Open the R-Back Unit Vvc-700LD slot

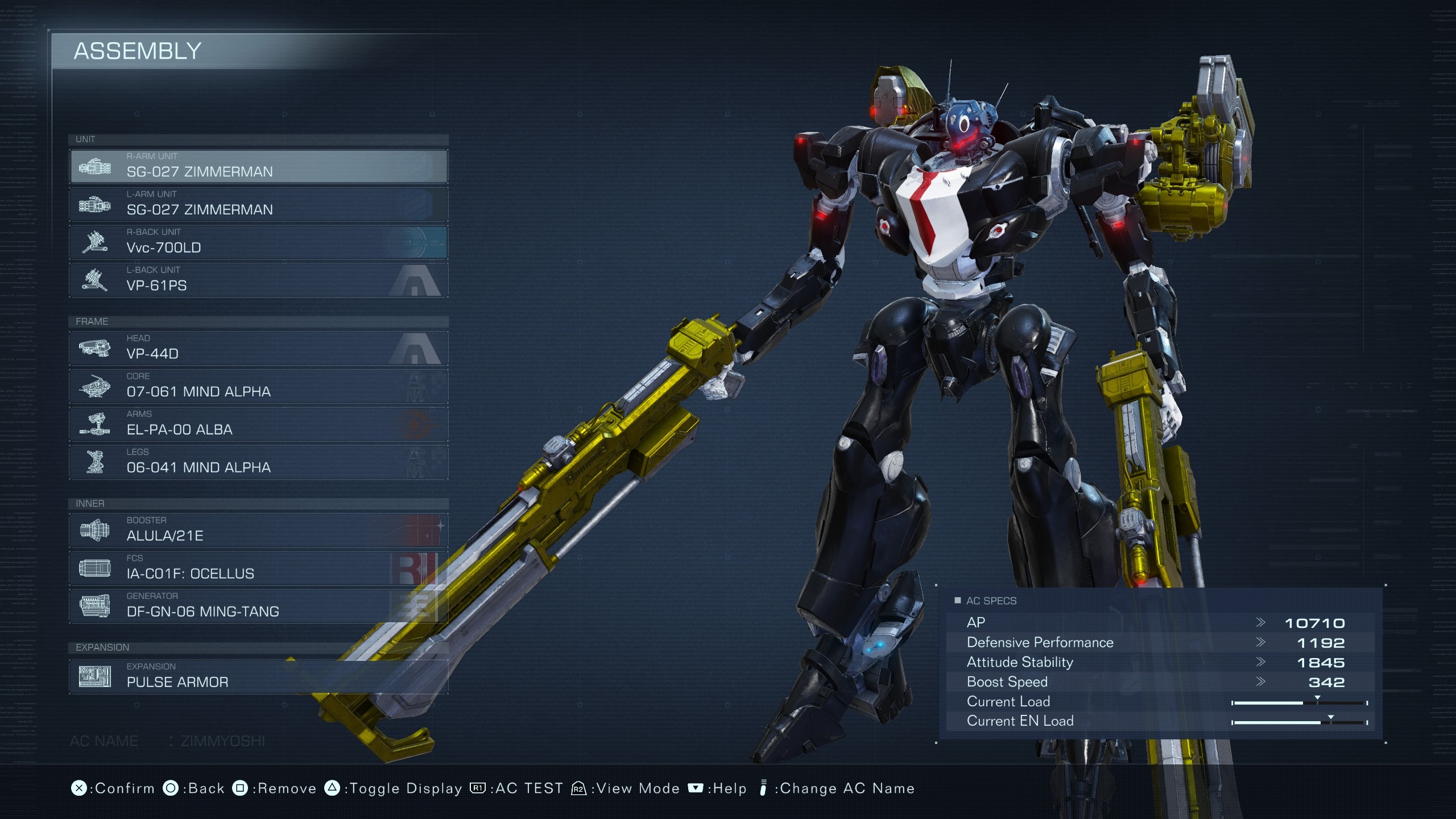click(259, 242)
